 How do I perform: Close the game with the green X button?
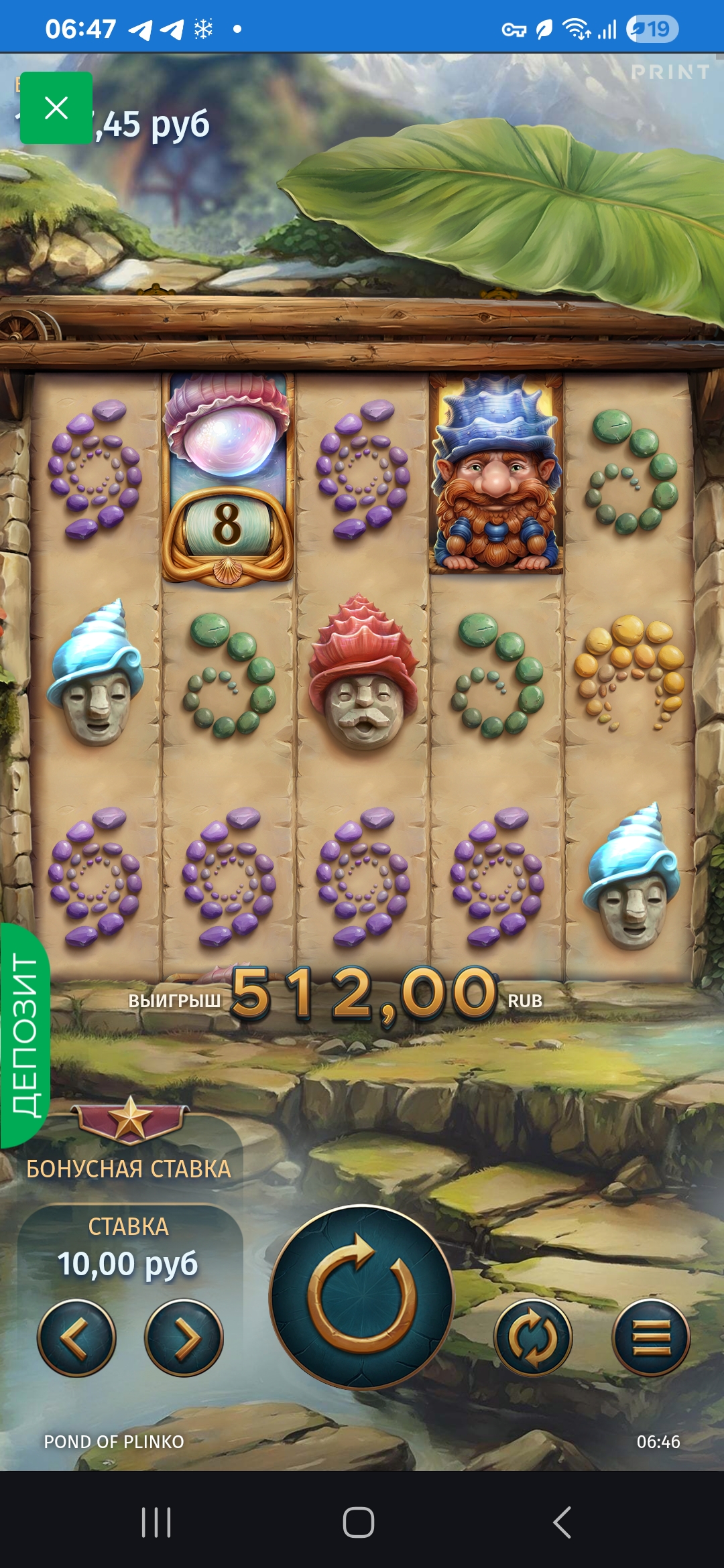pyautogui.click(x=56, y=108)
